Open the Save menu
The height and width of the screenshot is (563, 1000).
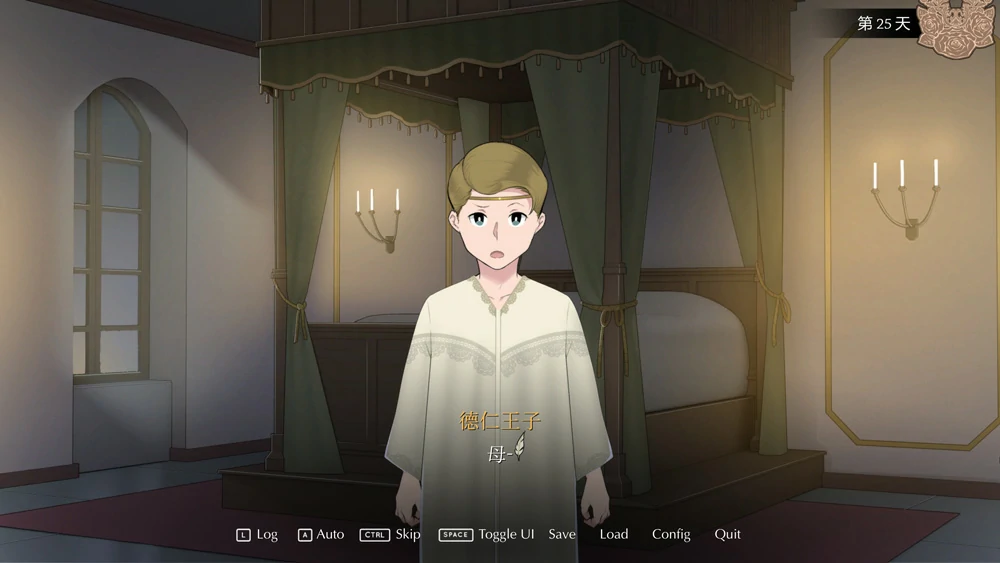tap(562, 534)
